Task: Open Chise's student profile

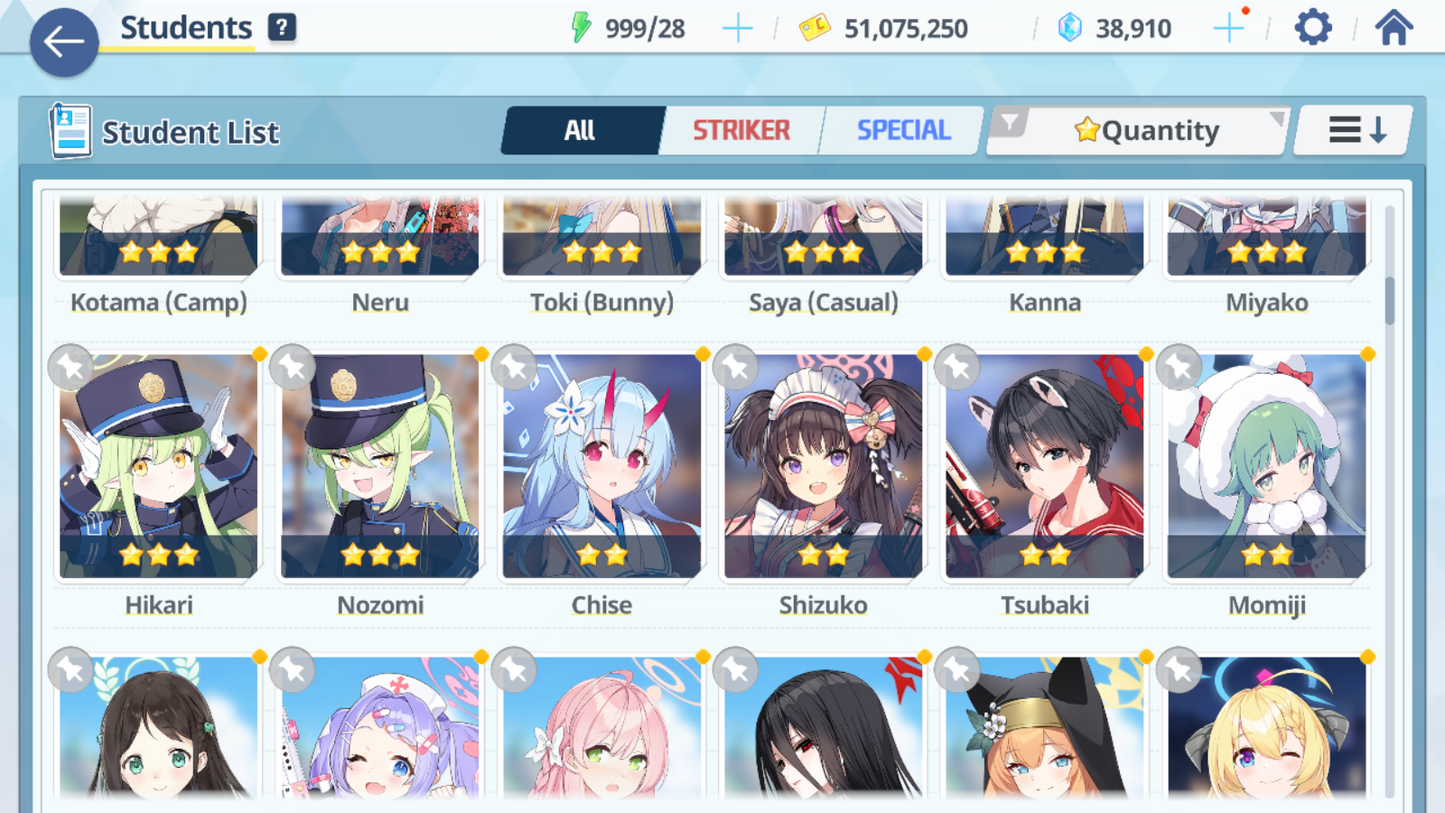Action: click(x=602, y=466)
